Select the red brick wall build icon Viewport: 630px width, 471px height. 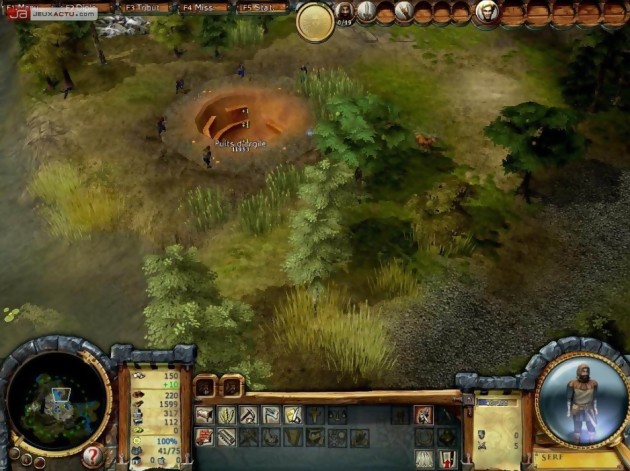pyautogui.click(x=204, y=437)
